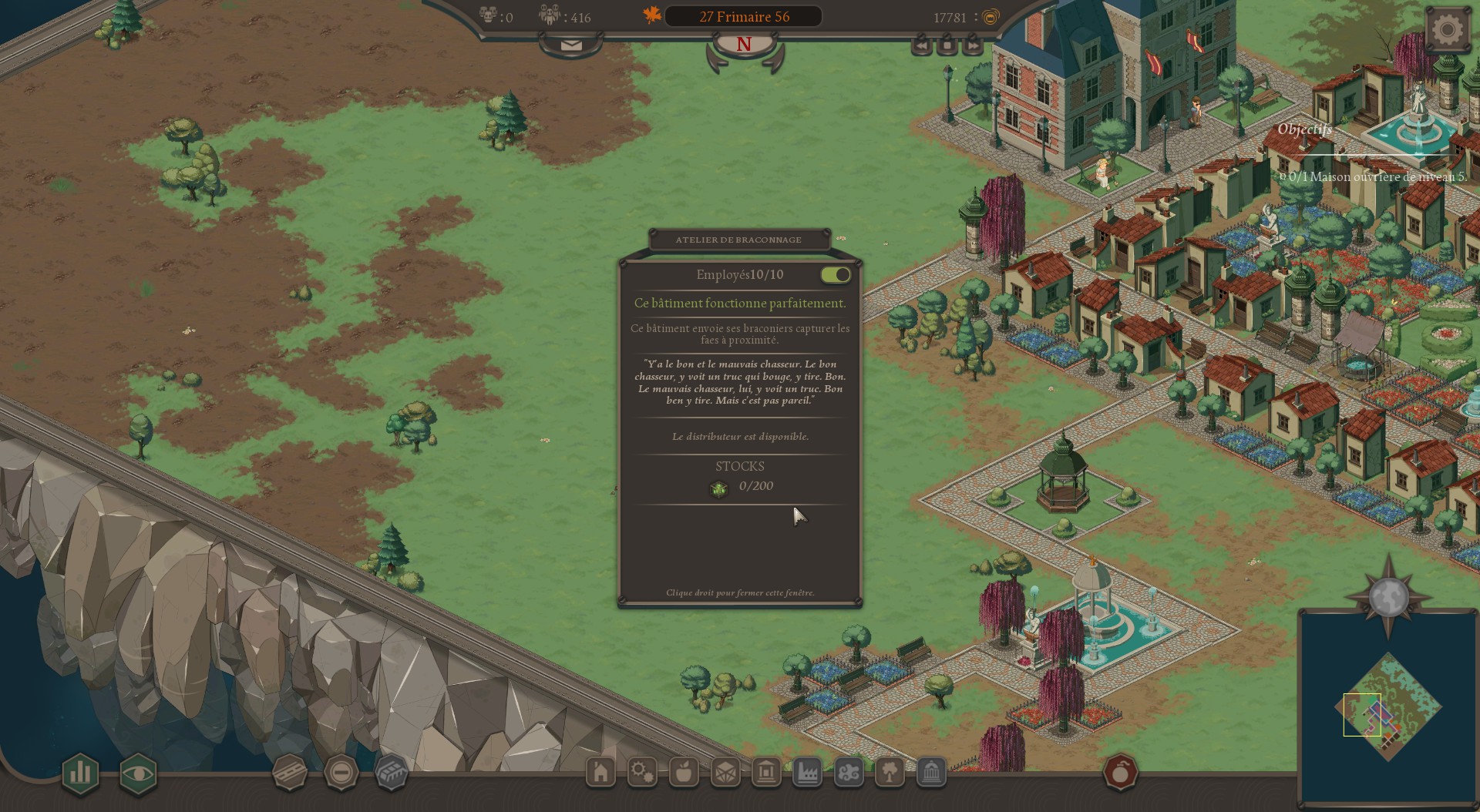Toggle pause with the center playback button
This screenshot has width=1480, height=812.
[948, 46]
